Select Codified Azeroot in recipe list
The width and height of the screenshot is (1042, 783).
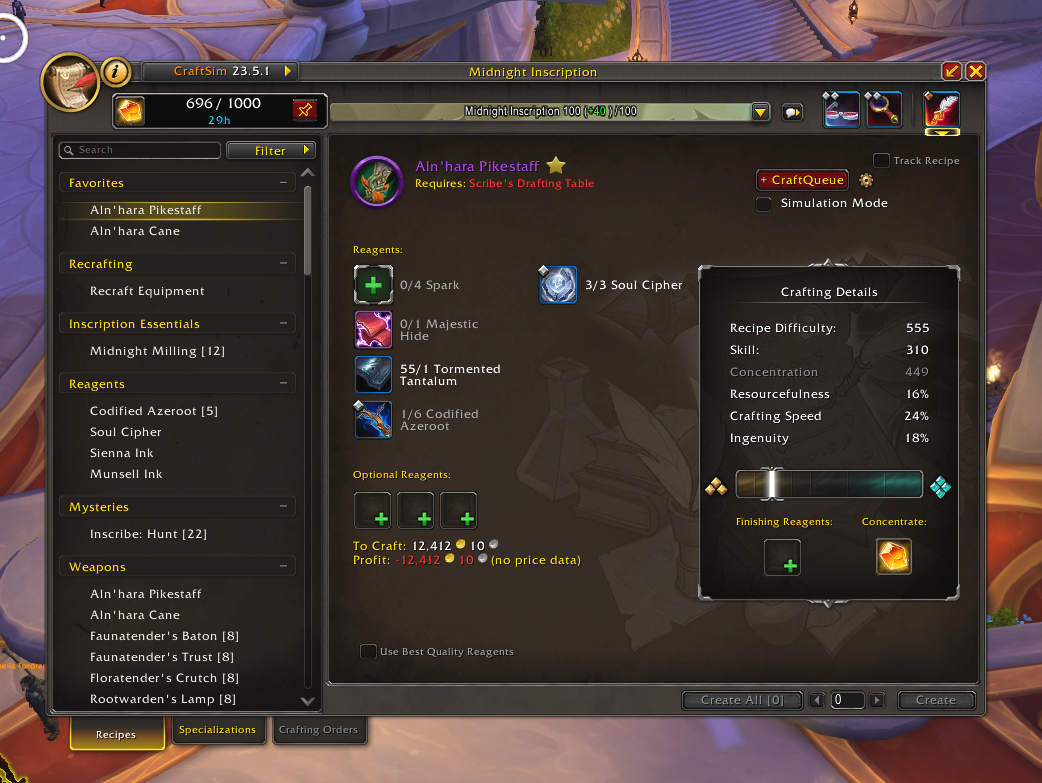(x=153, y=411)
